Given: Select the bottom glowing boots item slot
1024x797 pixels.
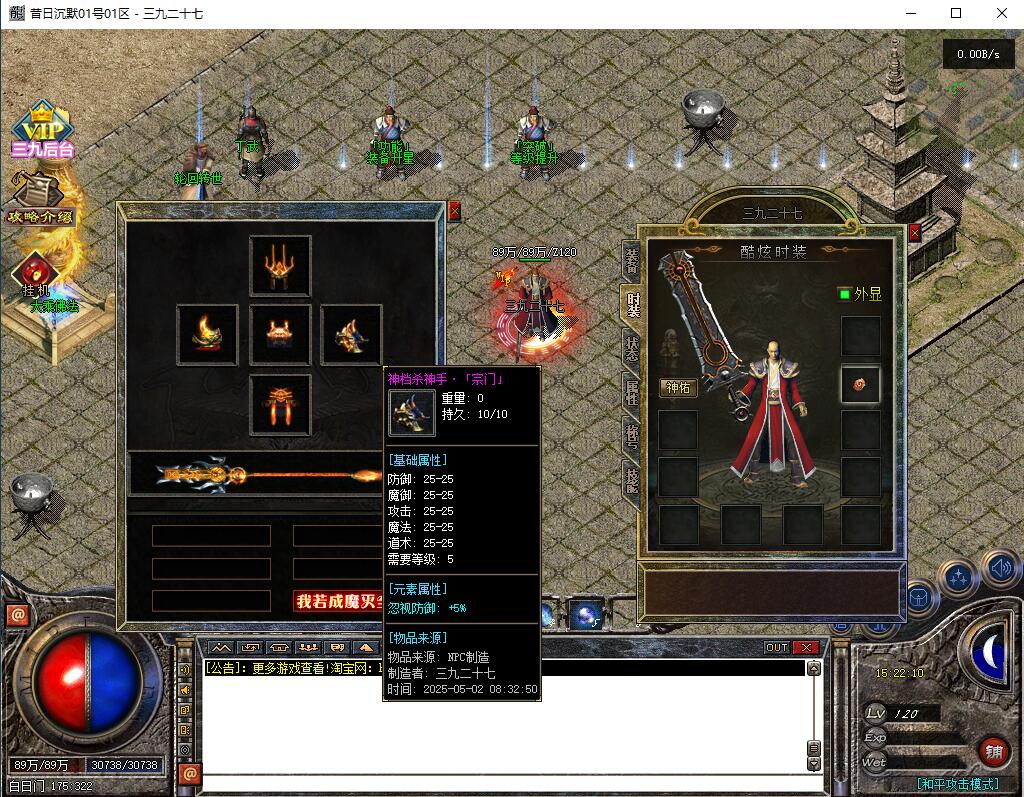Looking at the screenshot, I should (280, 404).
